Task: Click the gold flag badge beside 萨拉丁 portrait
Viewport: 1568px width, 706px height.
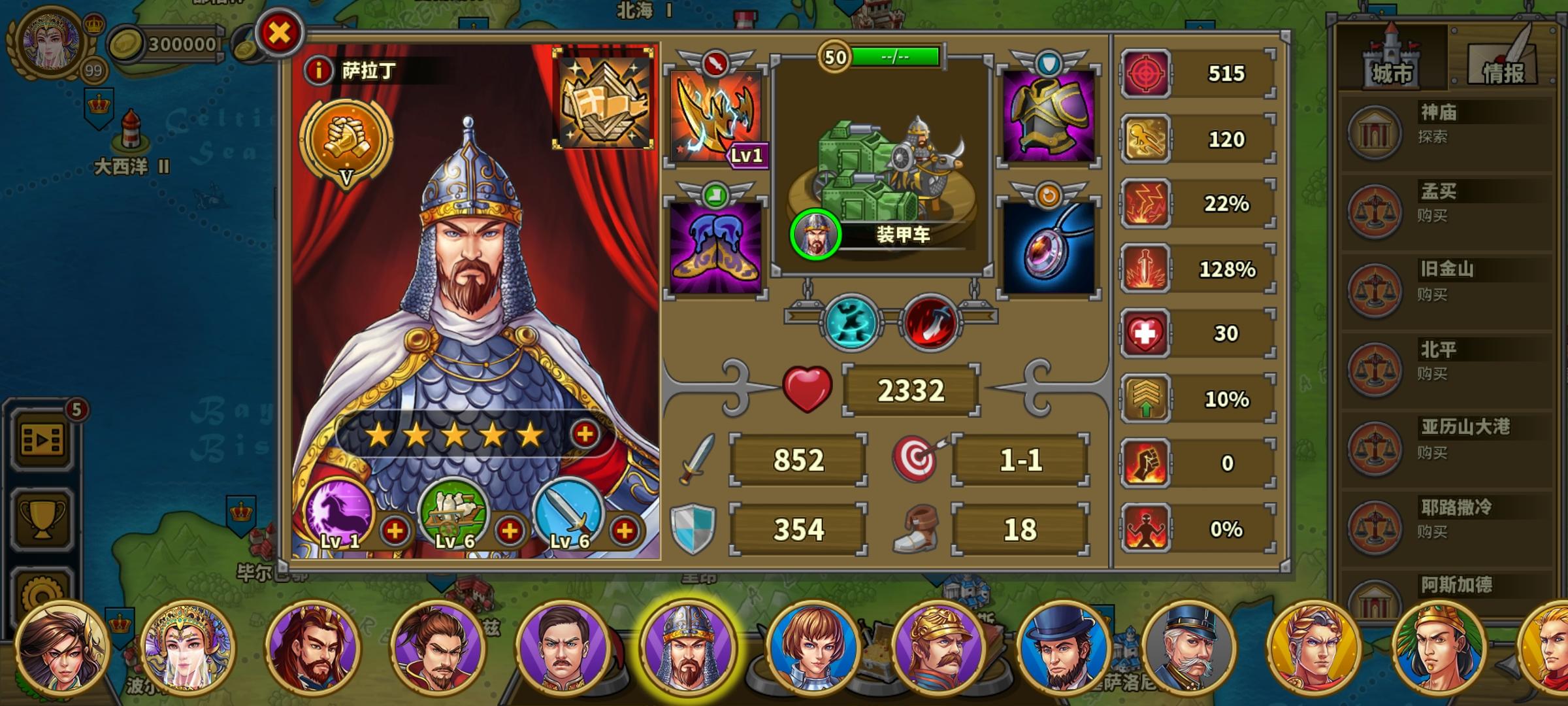Action: coord(604,98)
